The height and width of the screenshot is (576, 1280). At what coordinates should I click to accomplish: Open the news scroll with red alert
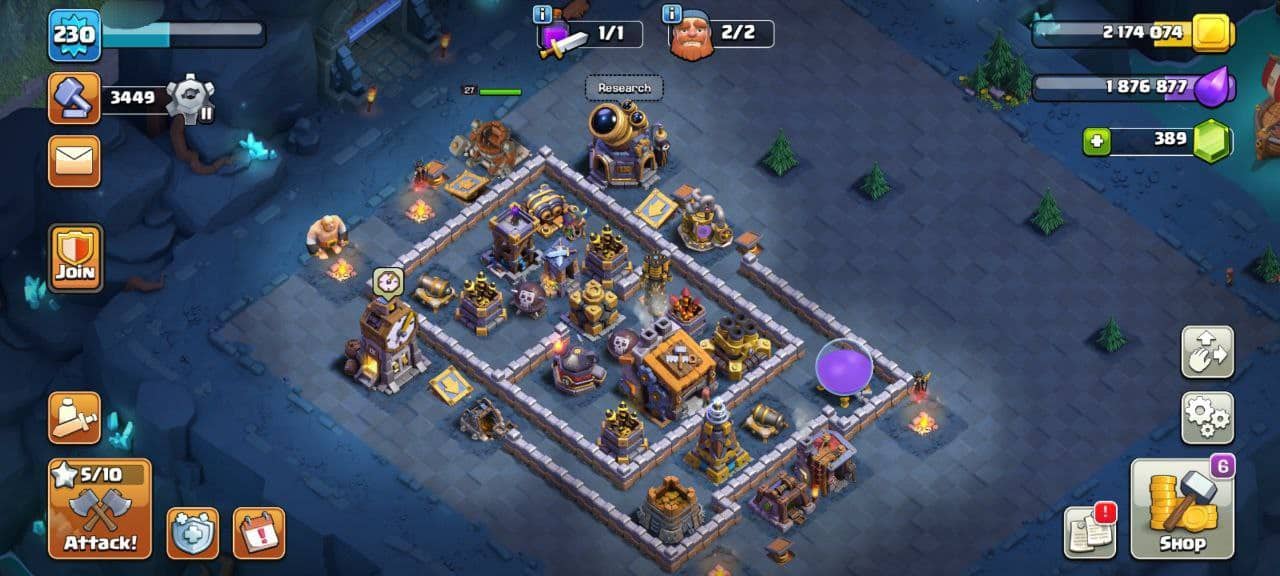tap(1090, 531)
